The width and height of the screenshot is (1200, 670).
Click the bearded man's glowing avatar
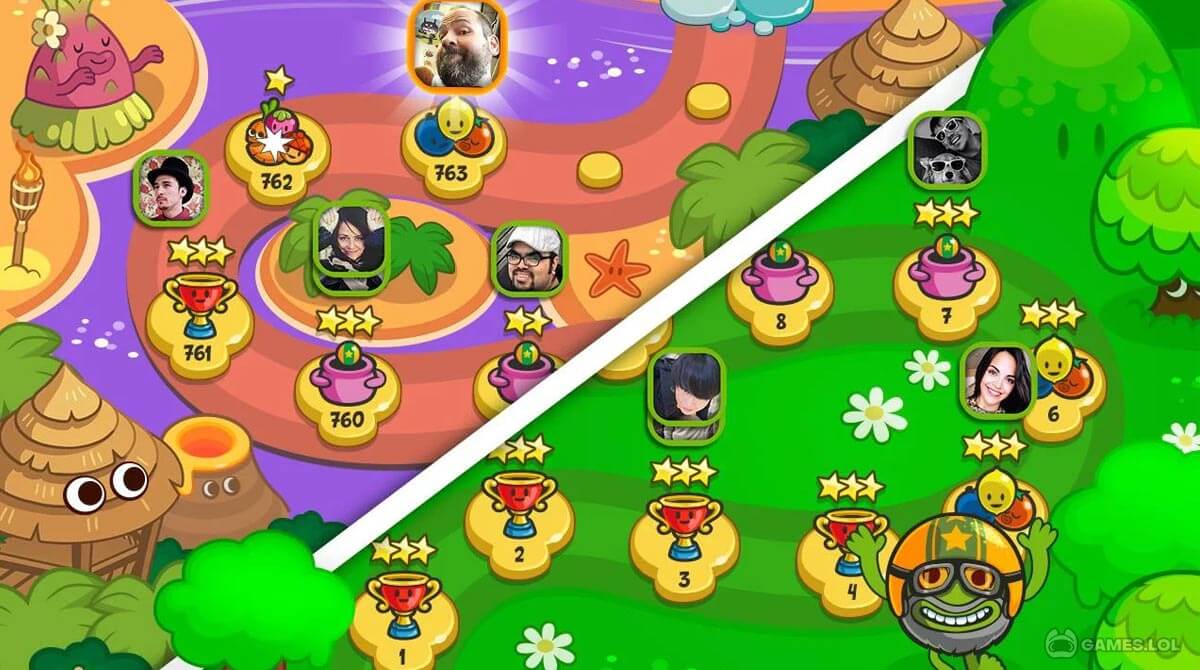coord(458,44)
